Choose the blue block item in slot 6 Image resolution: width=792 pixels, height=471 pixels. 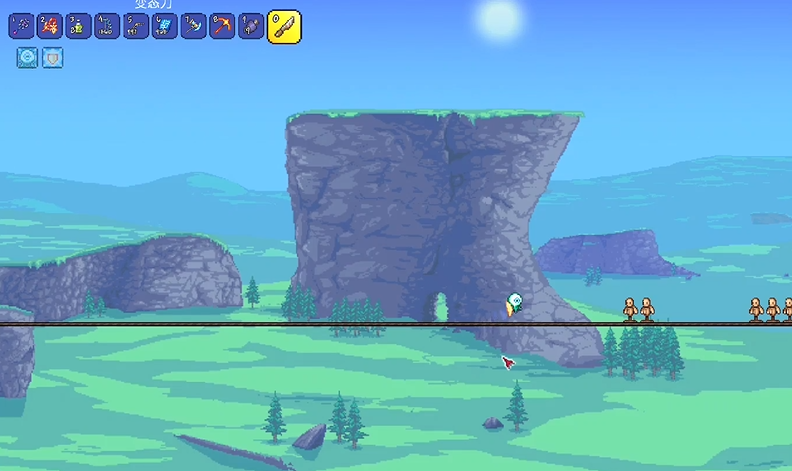[x=165, y=26]
